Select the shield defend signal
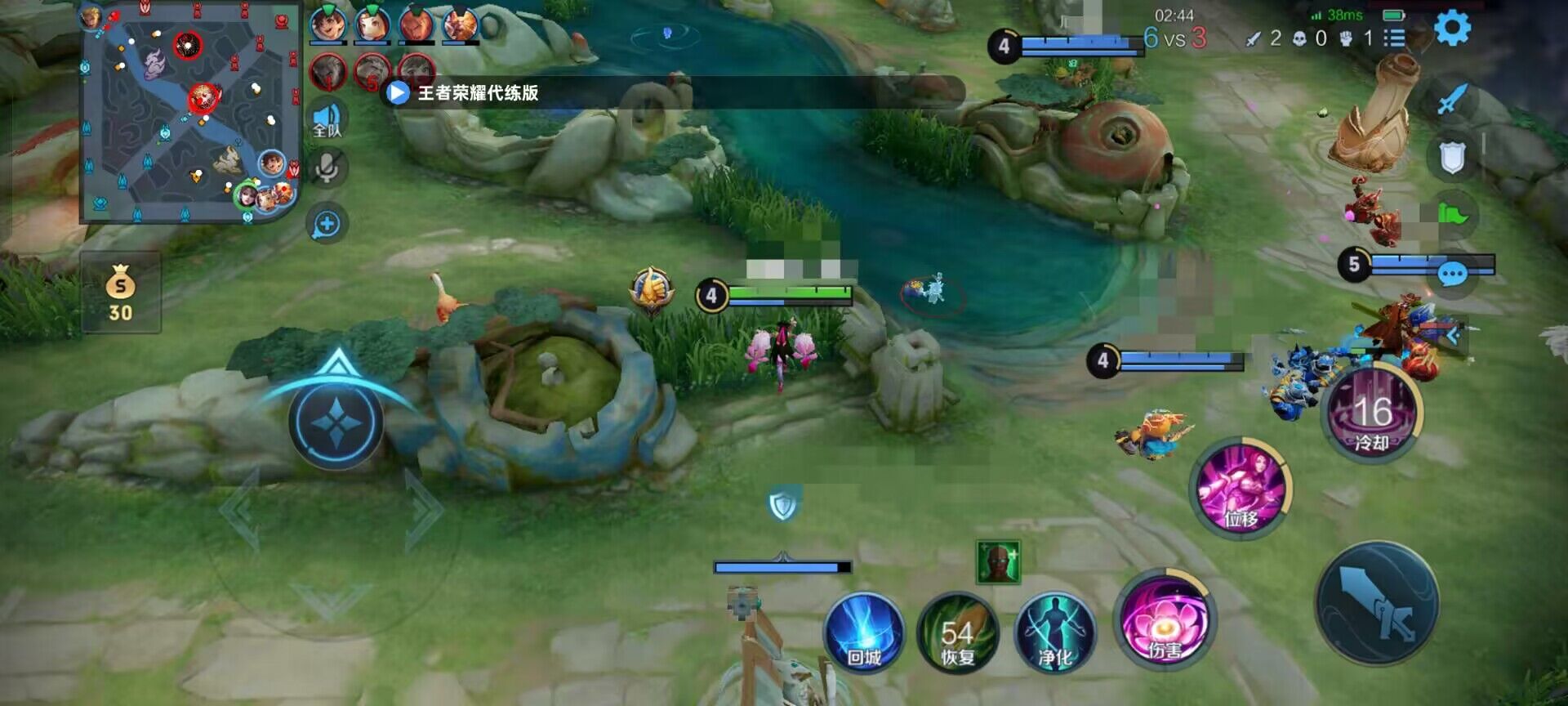 tap(1451, 159)
